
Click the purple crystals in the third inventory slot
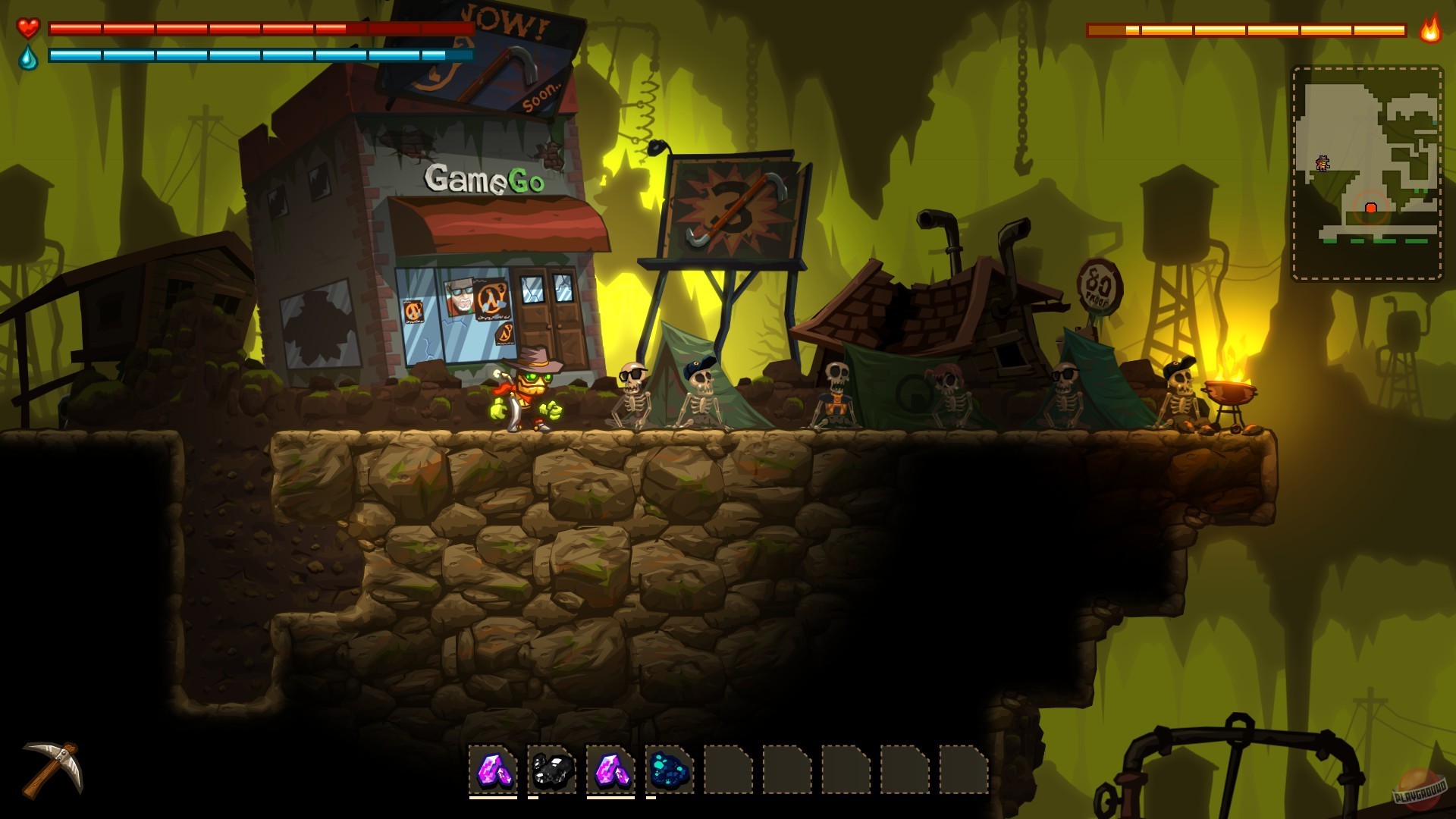click(x=610, y=770)
